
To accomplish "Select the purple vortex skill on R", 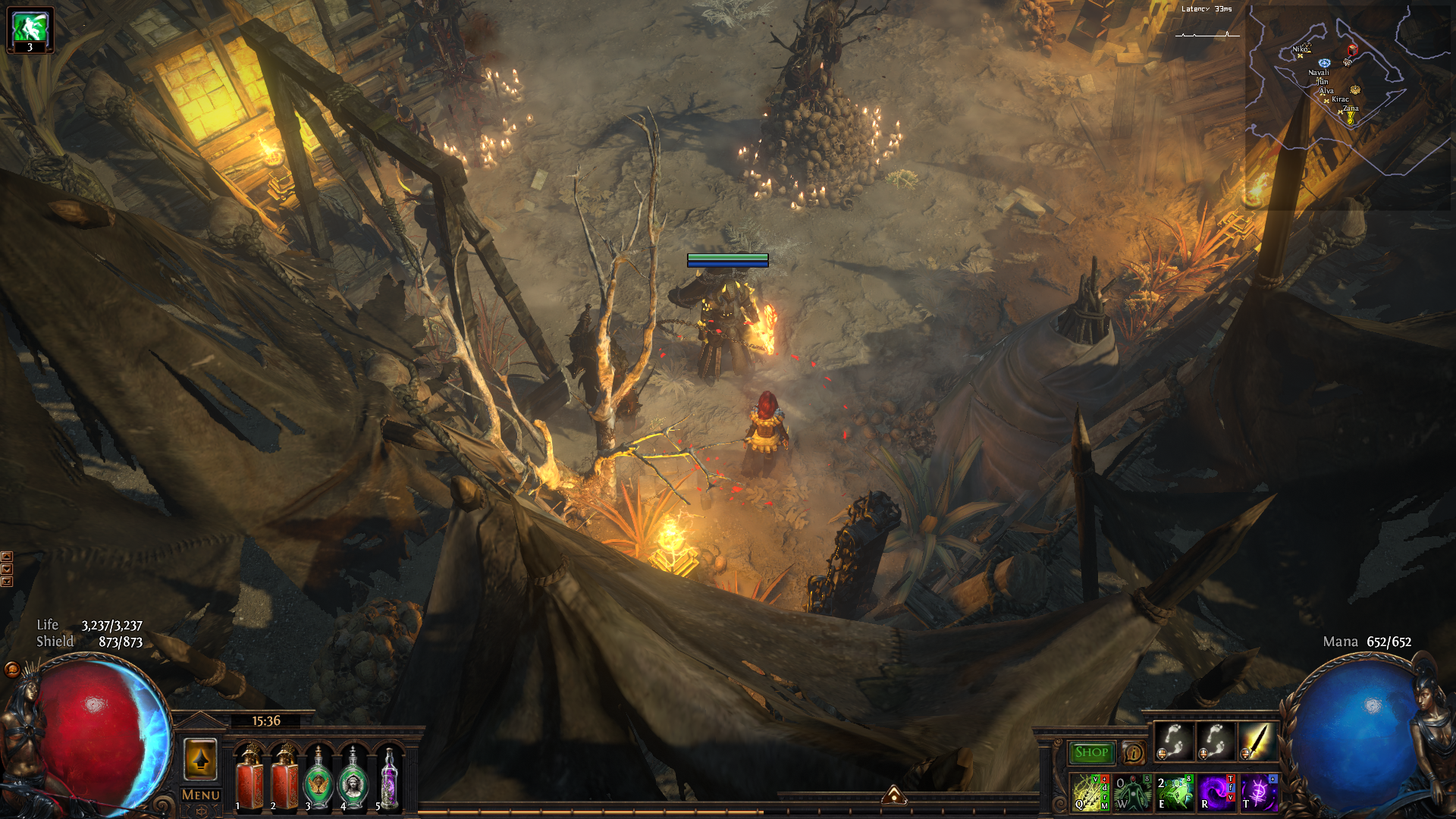I will point(1216,792).
